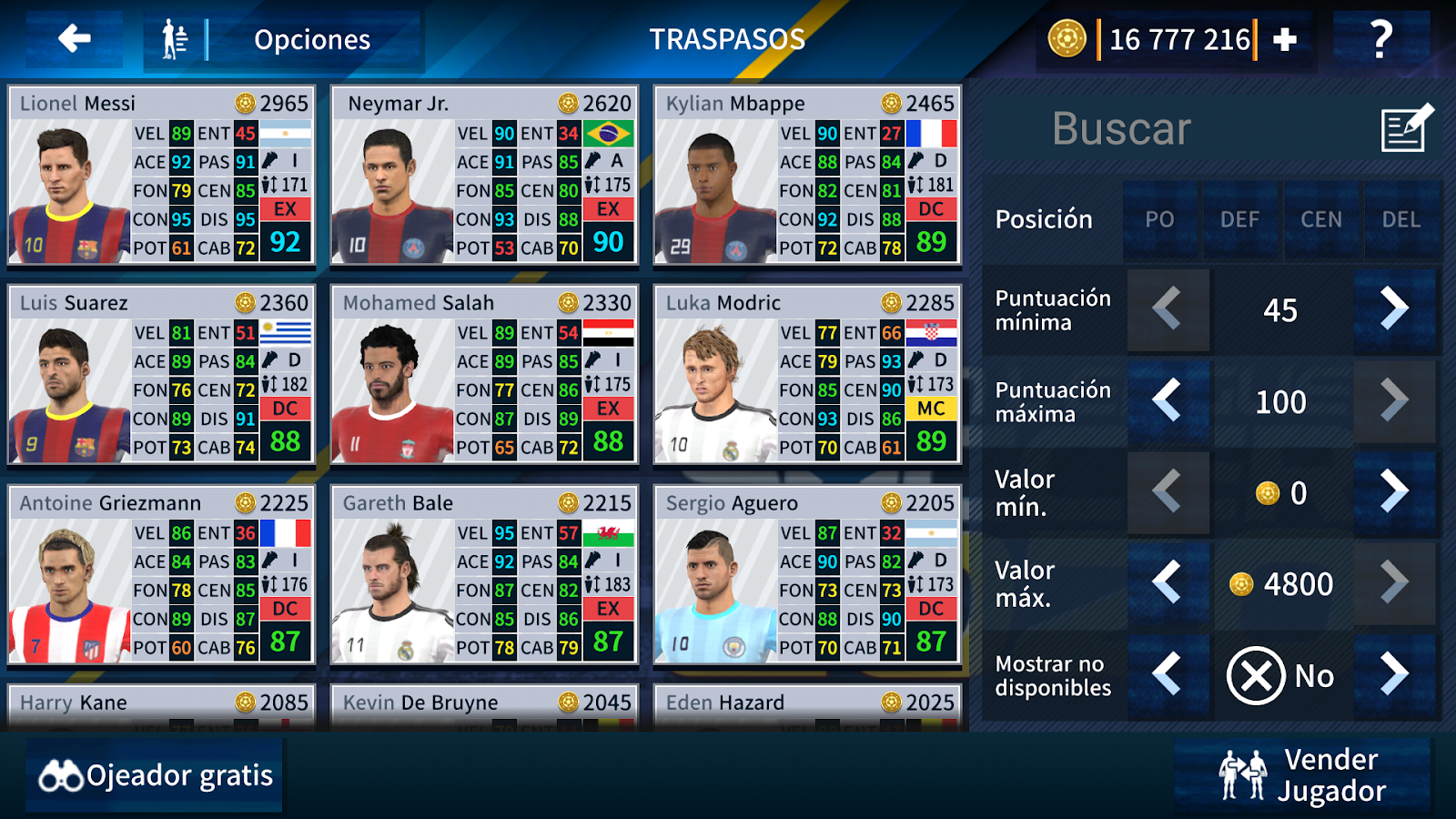Filter by CEN position
Screen dimensions: 1456x819
[x=1321, y=220]
